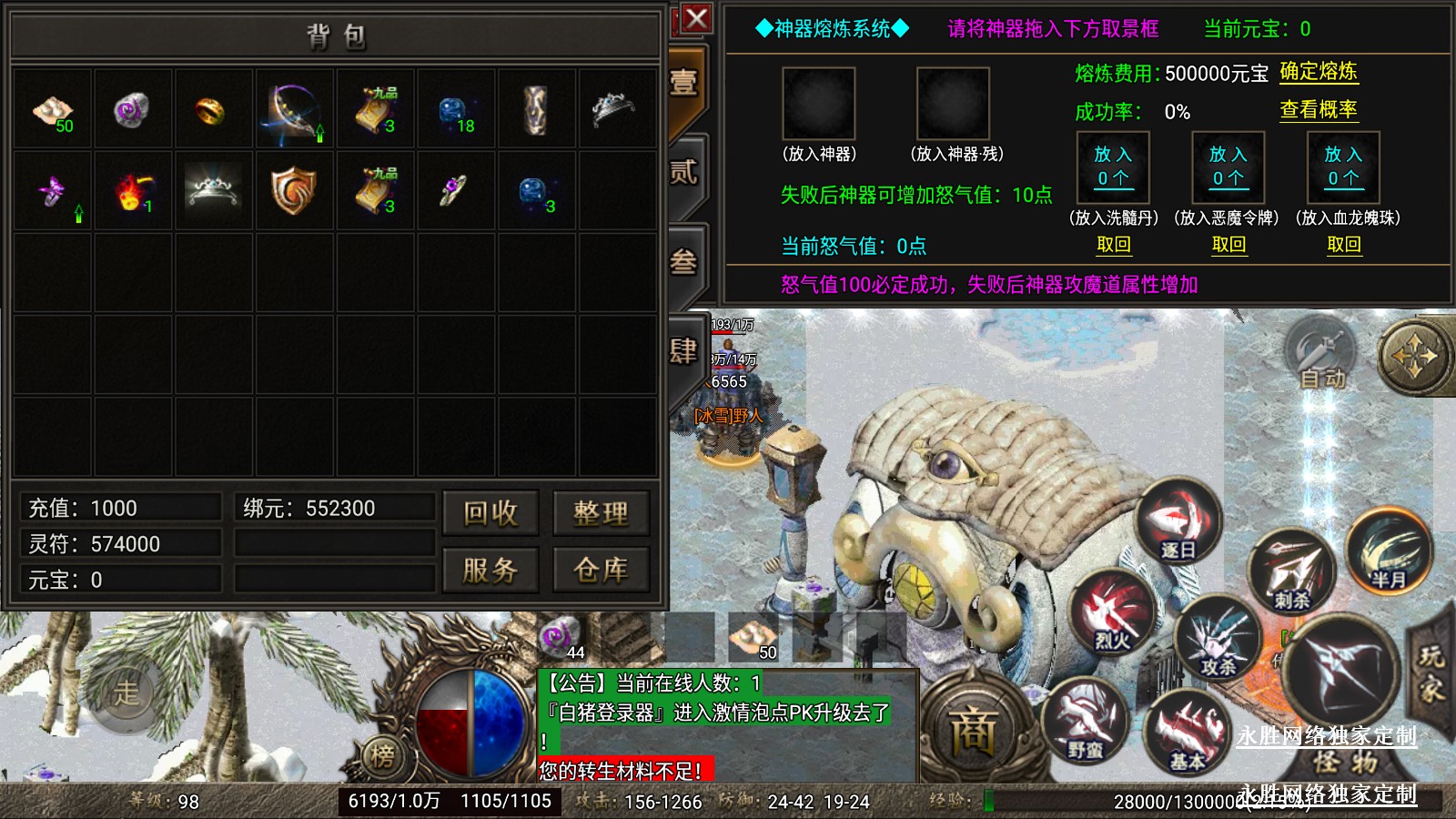Toggle 自动 auto-combat
This screenshot has width=1456, height=819.
click(1321, 357)
